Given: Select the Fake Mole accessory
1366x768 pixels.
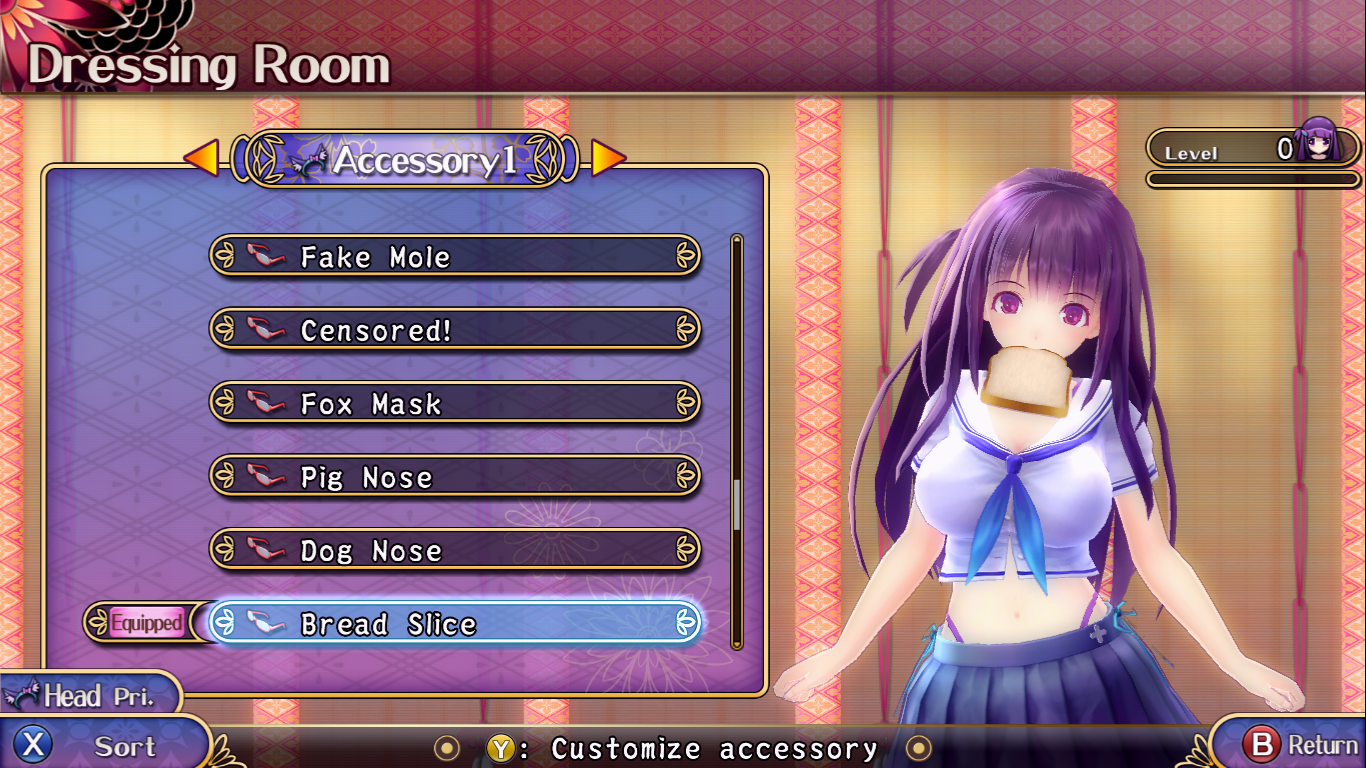Looking at the screenshot, I should pos(455,257).
